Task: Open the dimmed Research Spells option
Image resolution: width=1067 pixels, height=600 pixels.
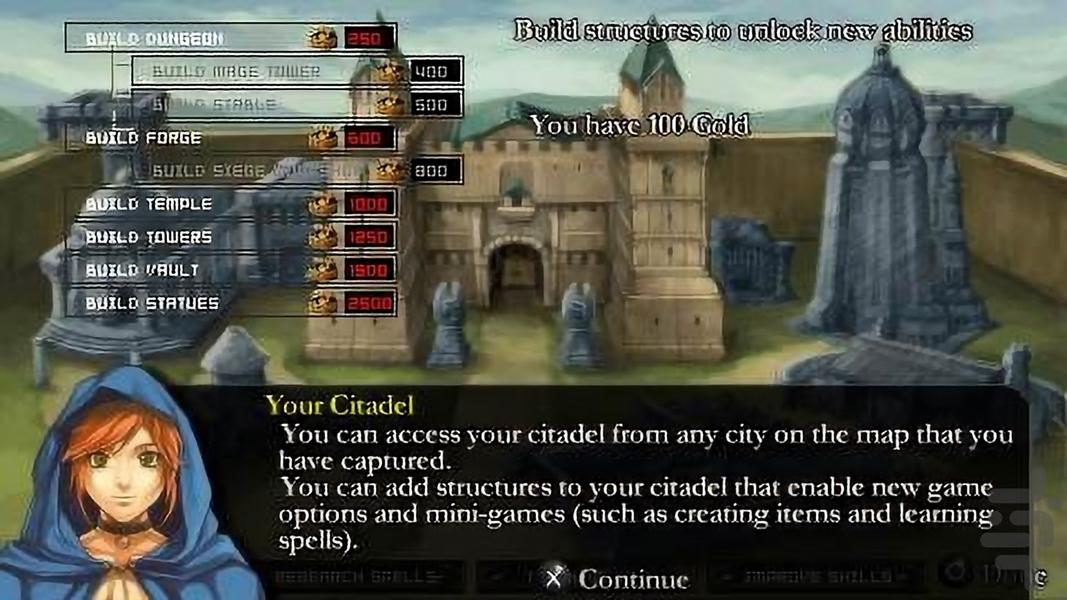Action: coord(367,577)
